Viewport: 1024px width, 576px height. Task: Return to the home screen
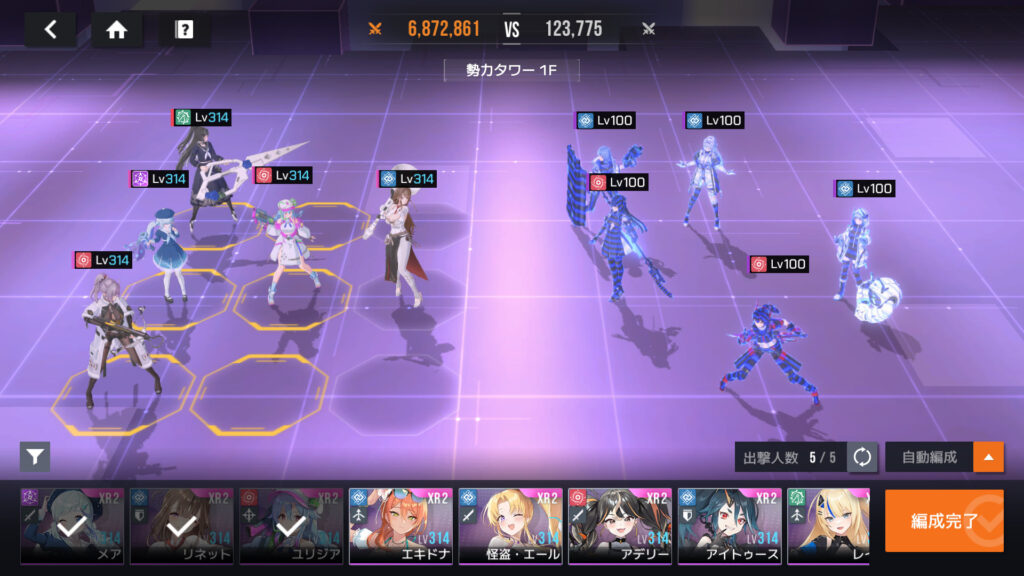point(117,29)
